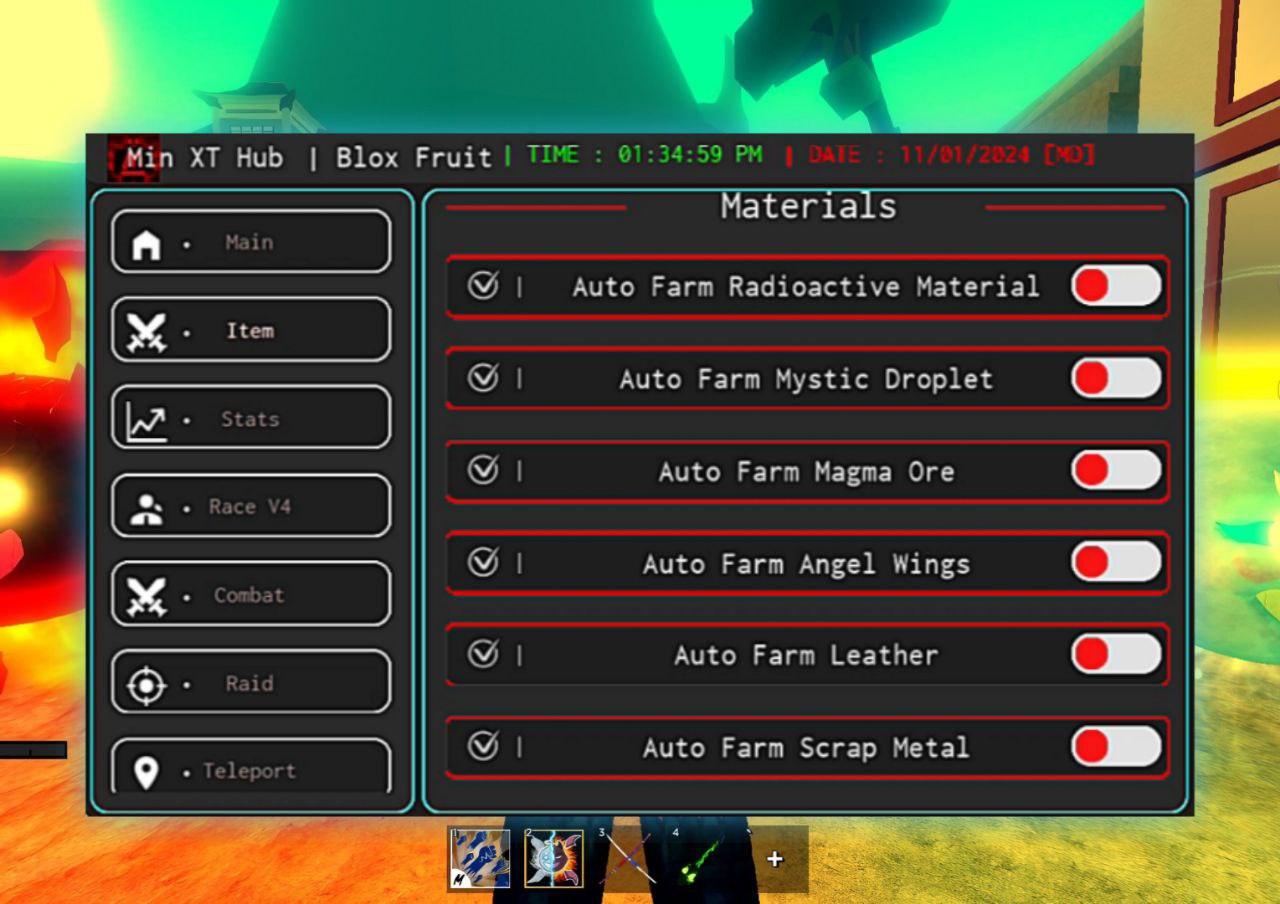The image size is (1280, 904).
Task: Toggle Auto Farm Radioactive Material on
Action: click(x=1116, y=286)
